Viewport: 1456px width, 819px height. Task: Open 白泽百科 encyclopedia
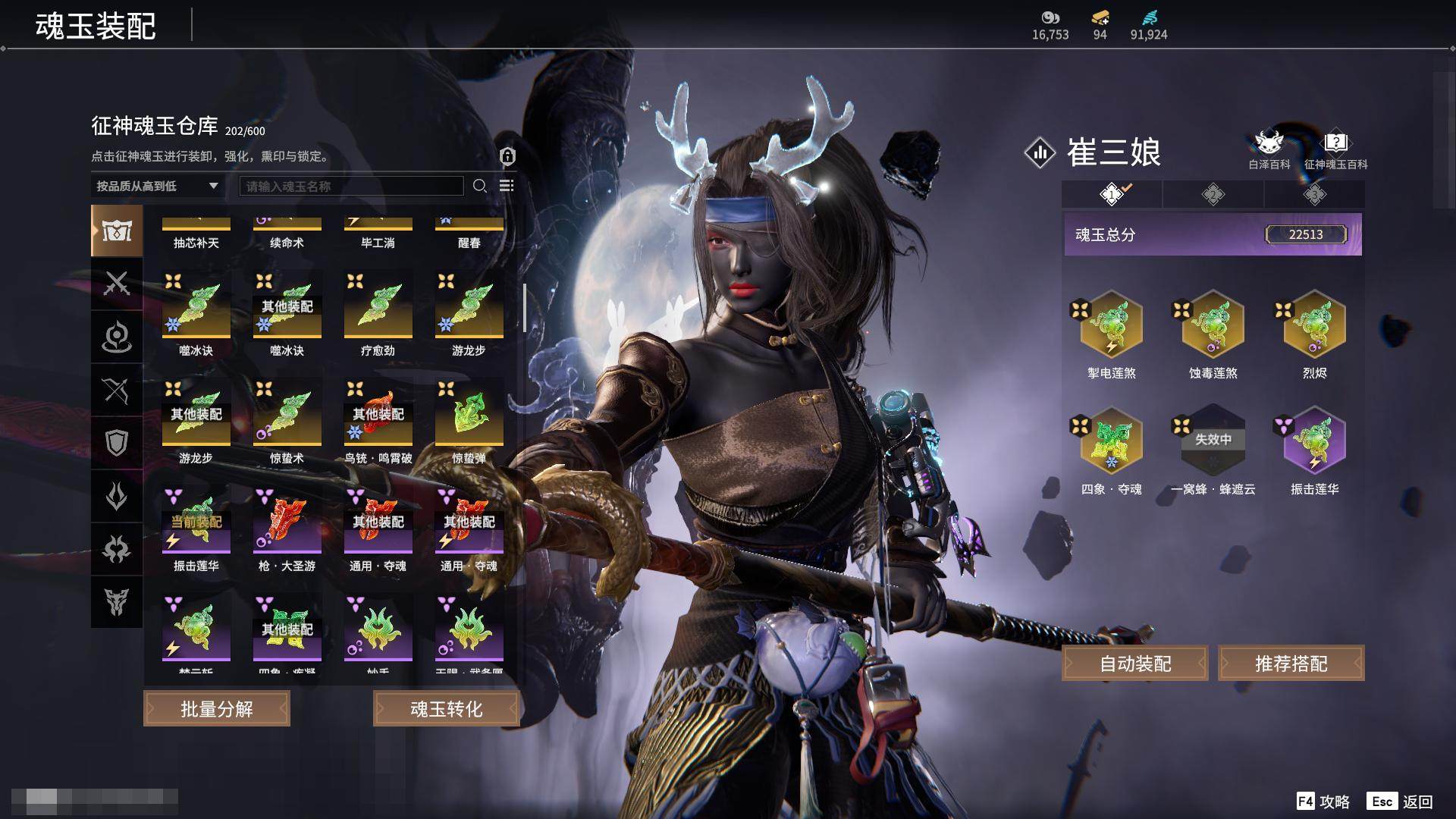(1269, 149)
